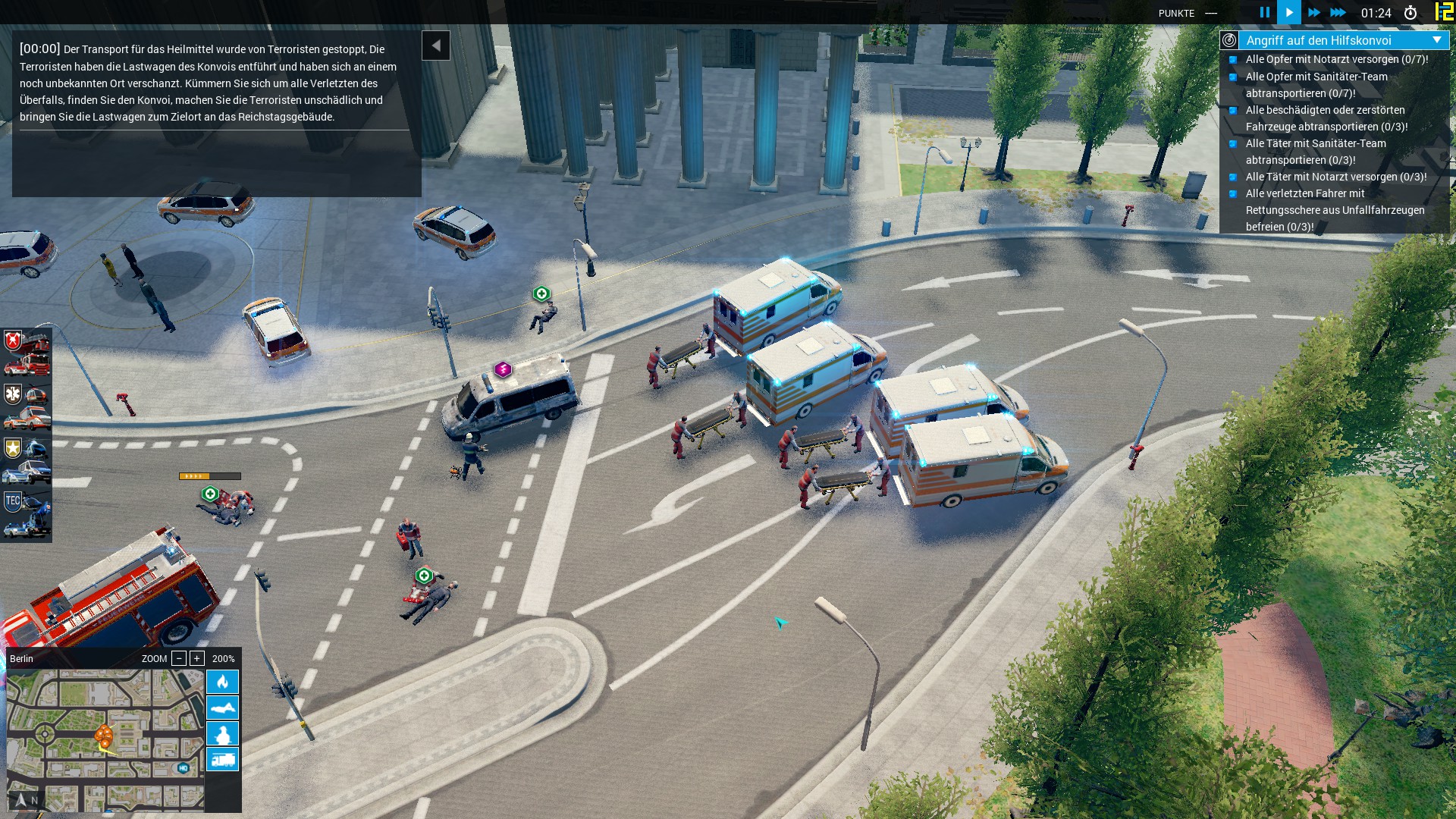Image resolution: width=1456 pixels, height=819 pixels.
Task: Toggle the injured persons filter on the minimap
Action: point(222,709)
